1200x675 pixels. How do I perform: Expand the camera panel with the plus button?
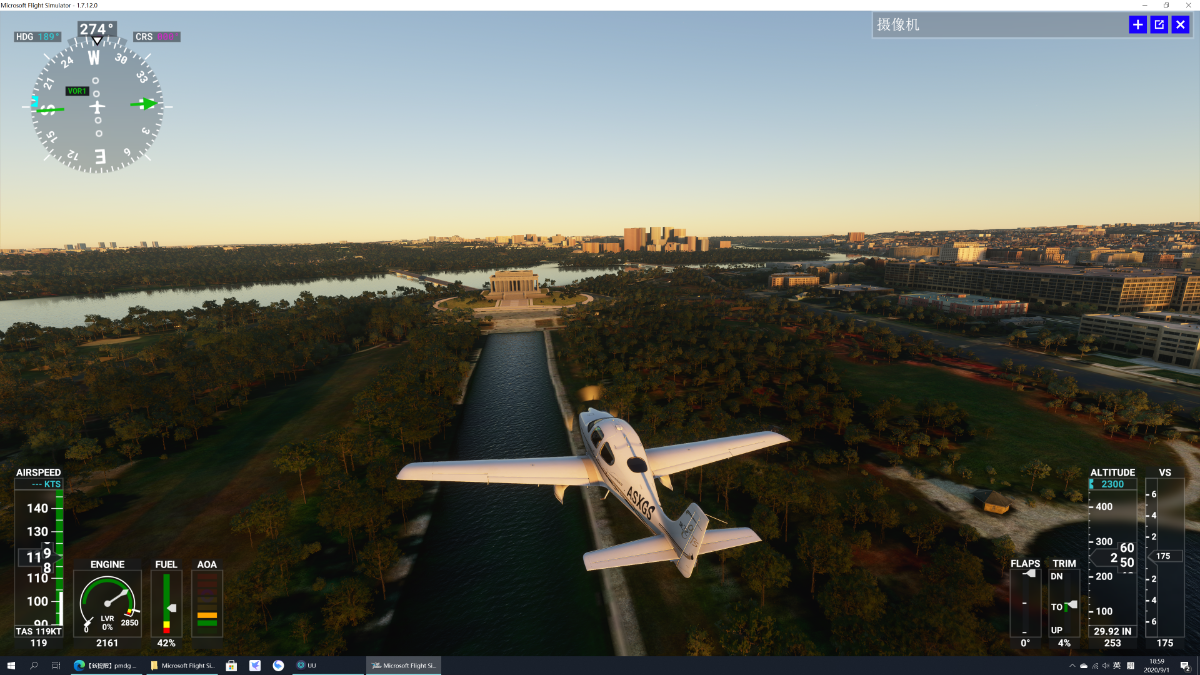[x=1138, y=25]
